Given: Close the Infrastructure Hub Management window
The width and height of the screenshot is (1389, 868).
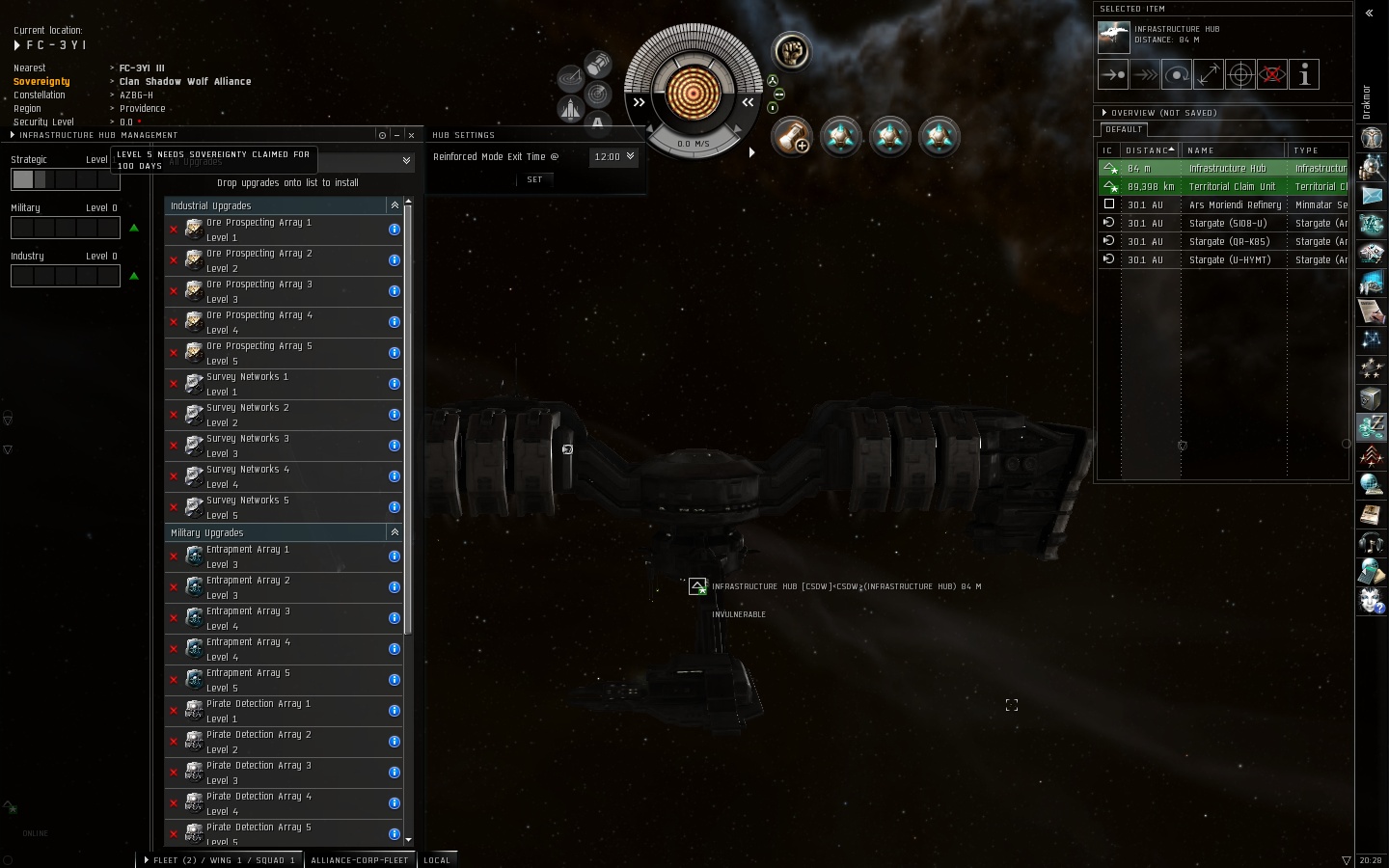Looking at the screenshot, I should [x=412, y=135].
